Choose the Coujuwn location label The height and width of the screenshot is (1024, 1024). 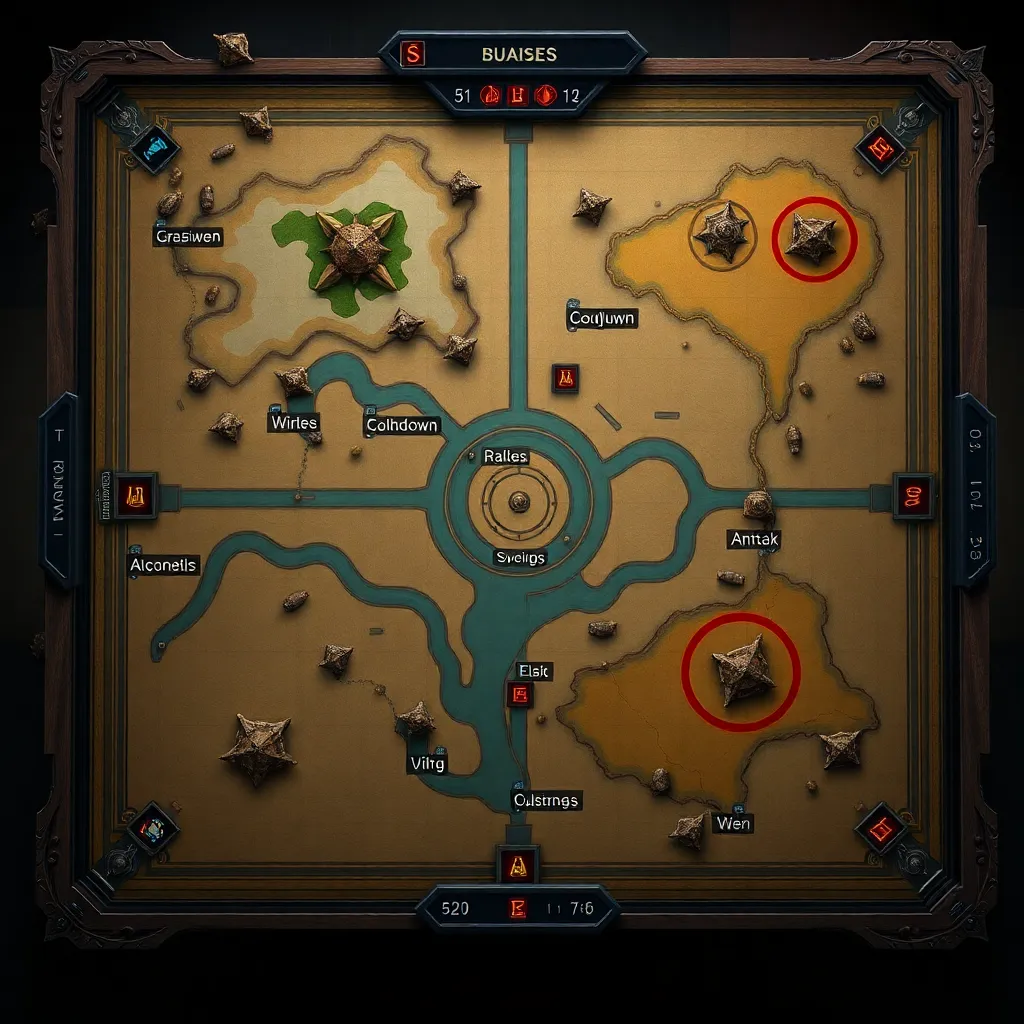[602, 318]
